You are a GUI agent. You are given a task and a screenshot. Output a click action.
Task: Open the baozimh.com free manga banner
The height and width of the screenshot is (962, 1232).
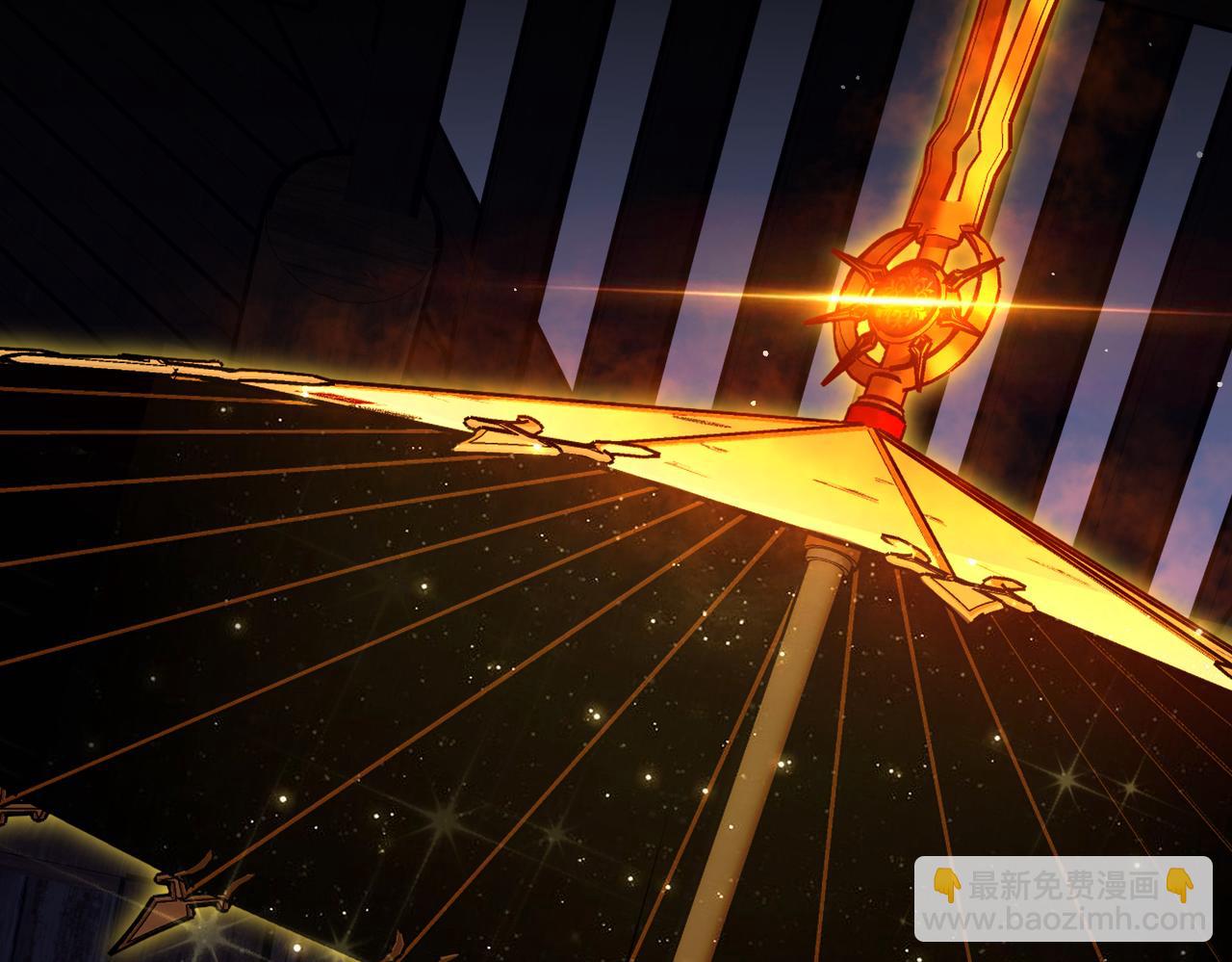click(1063, 899)
